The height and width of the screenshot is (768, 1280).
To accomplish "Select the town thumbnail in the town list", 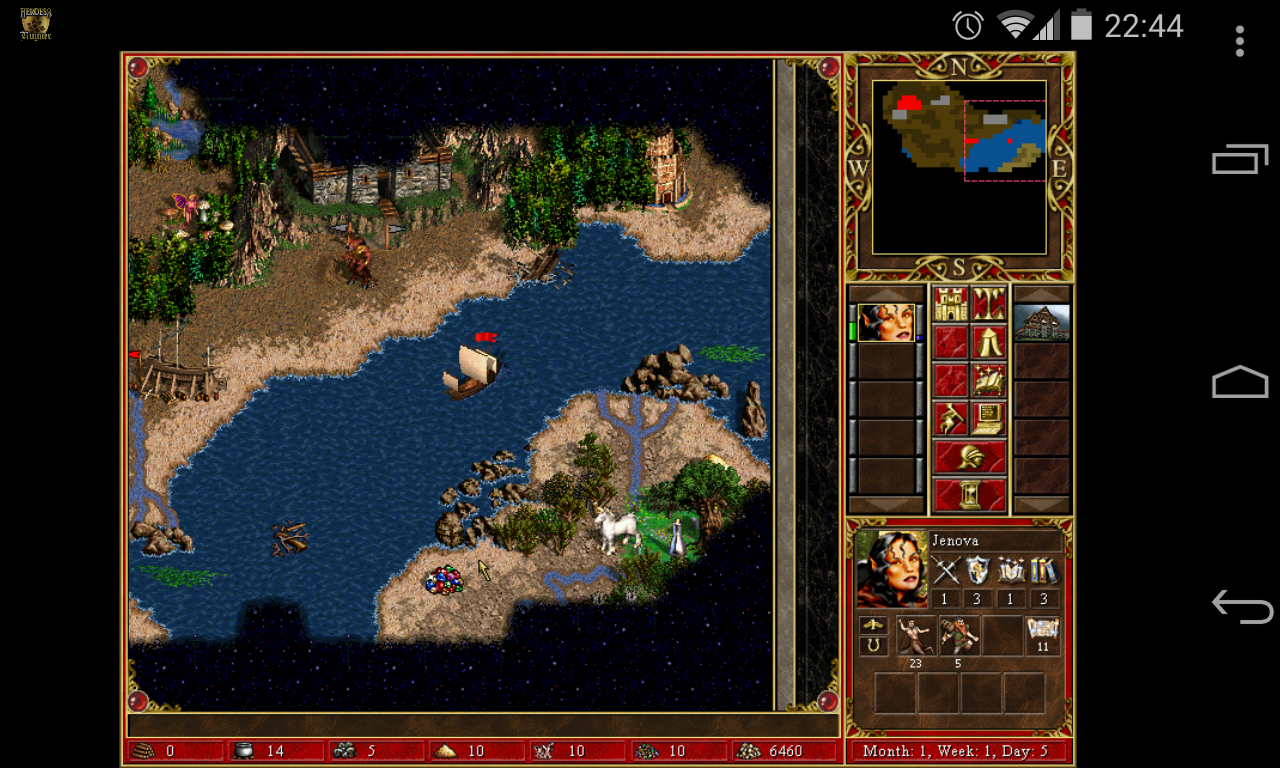I will click(x=1042, y=323).
